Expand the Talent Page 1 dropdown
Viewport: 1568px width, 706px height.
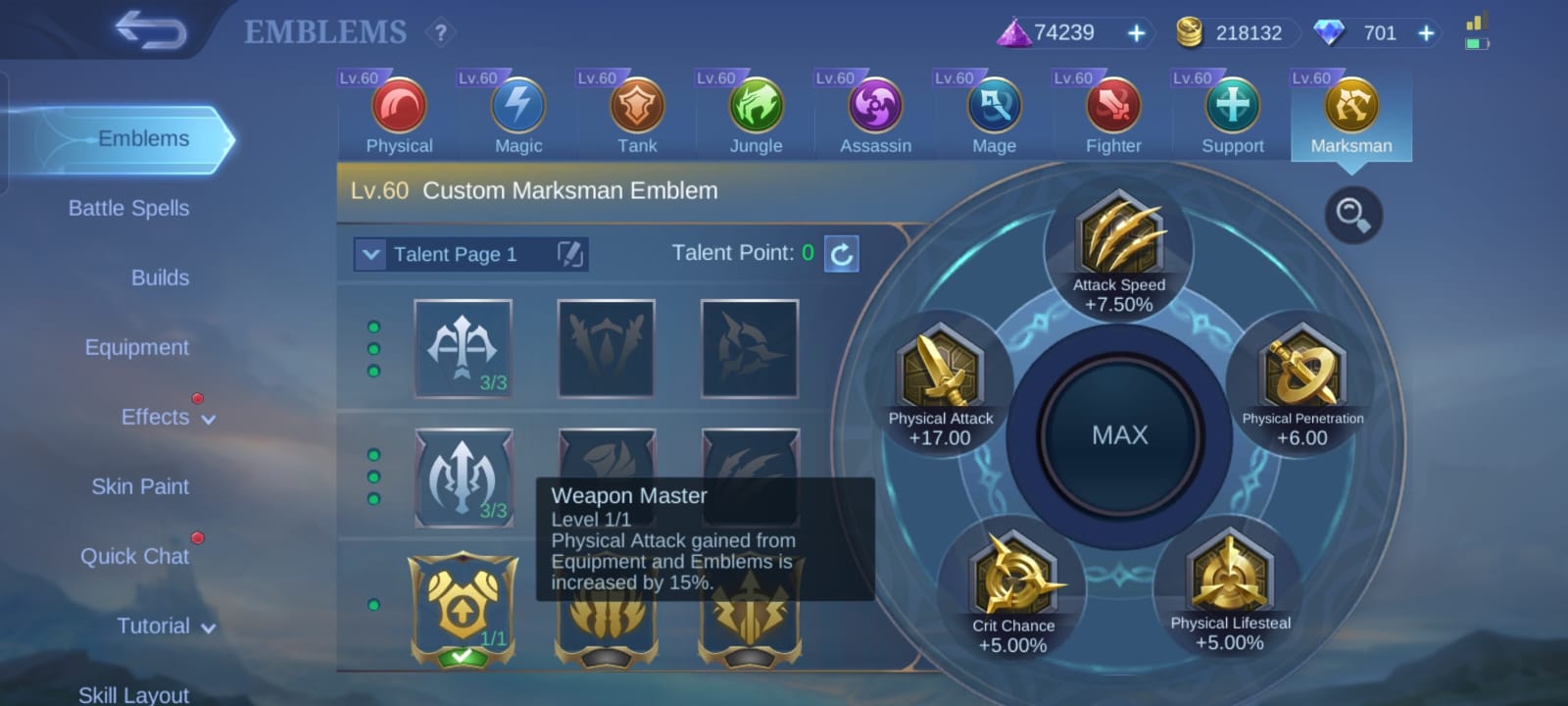[x=370, y=254]
